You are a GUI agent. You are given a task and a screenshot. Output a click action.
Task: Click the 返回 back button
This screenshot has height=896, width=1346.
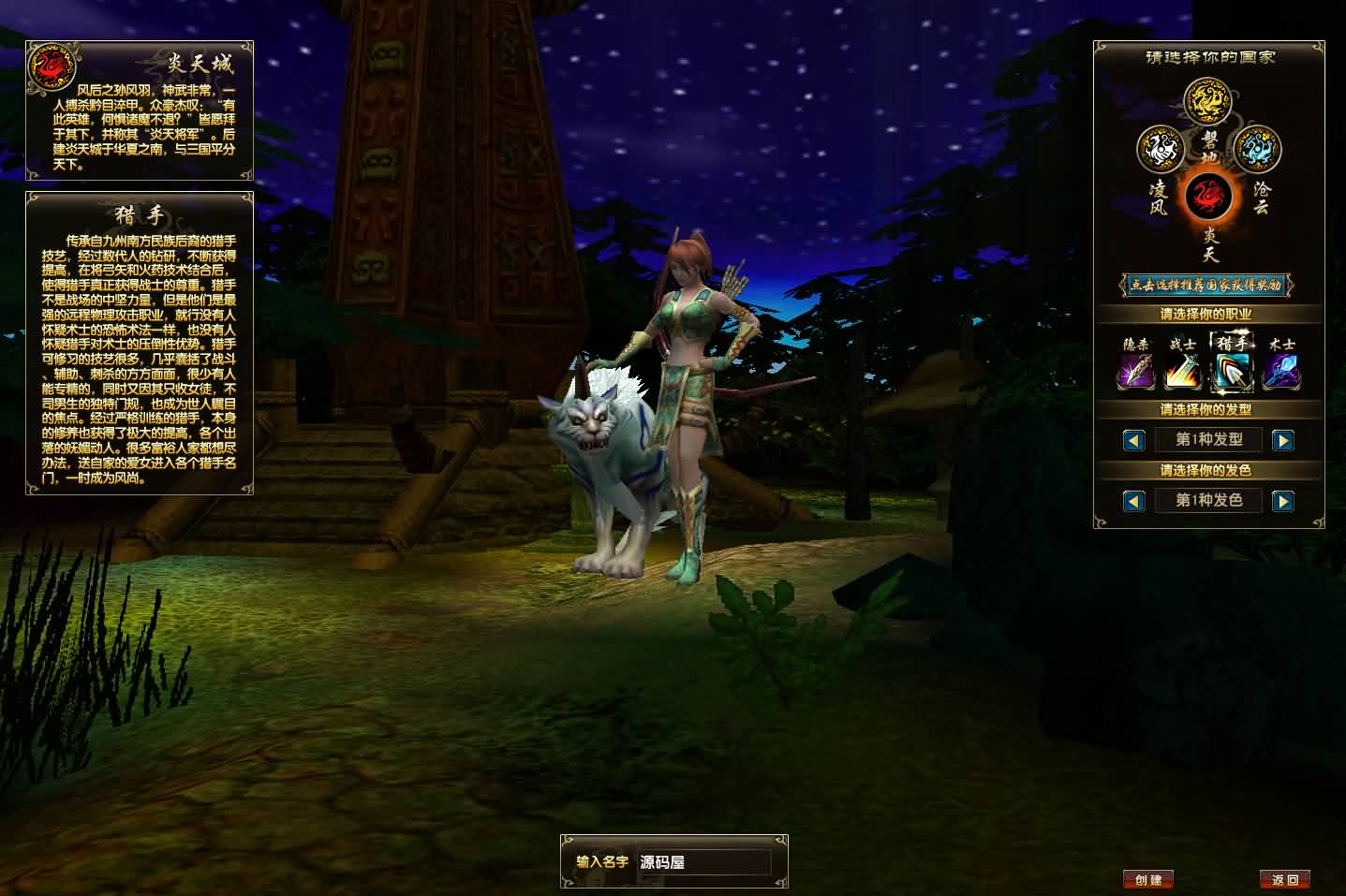click(1287, 880)
